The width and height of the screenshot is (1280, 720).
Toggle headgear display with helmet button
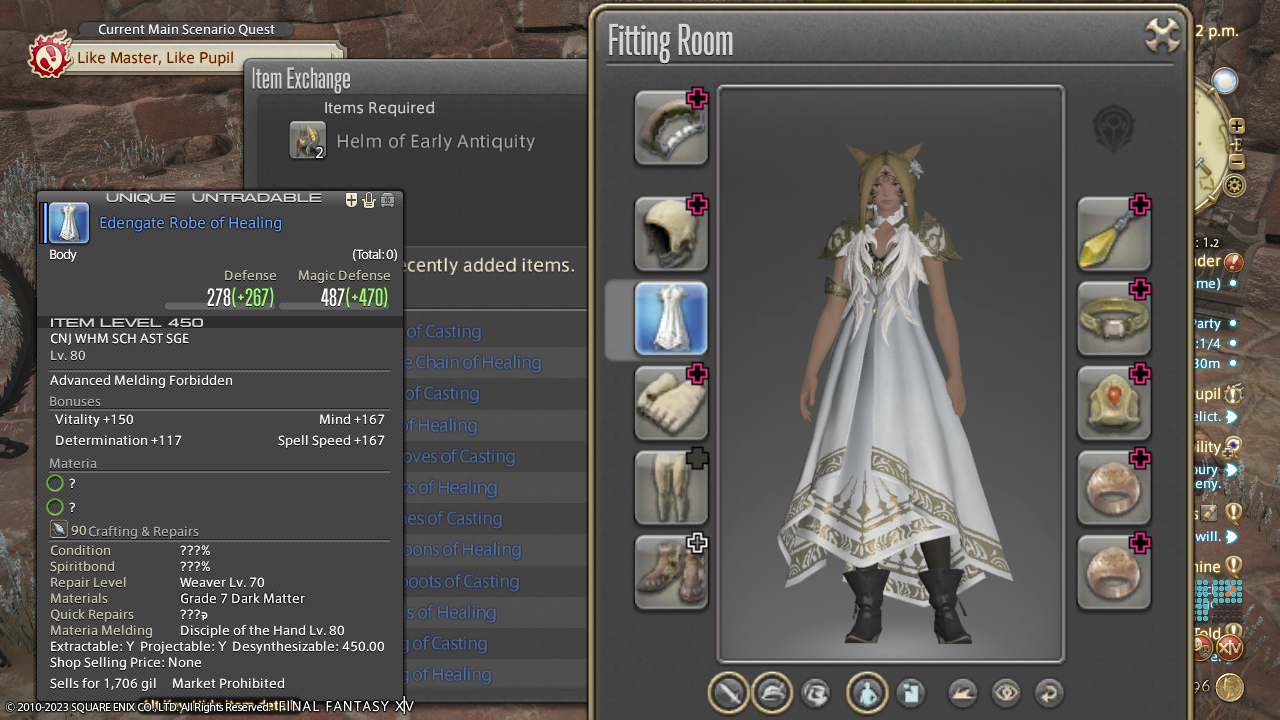coord(771,693)
